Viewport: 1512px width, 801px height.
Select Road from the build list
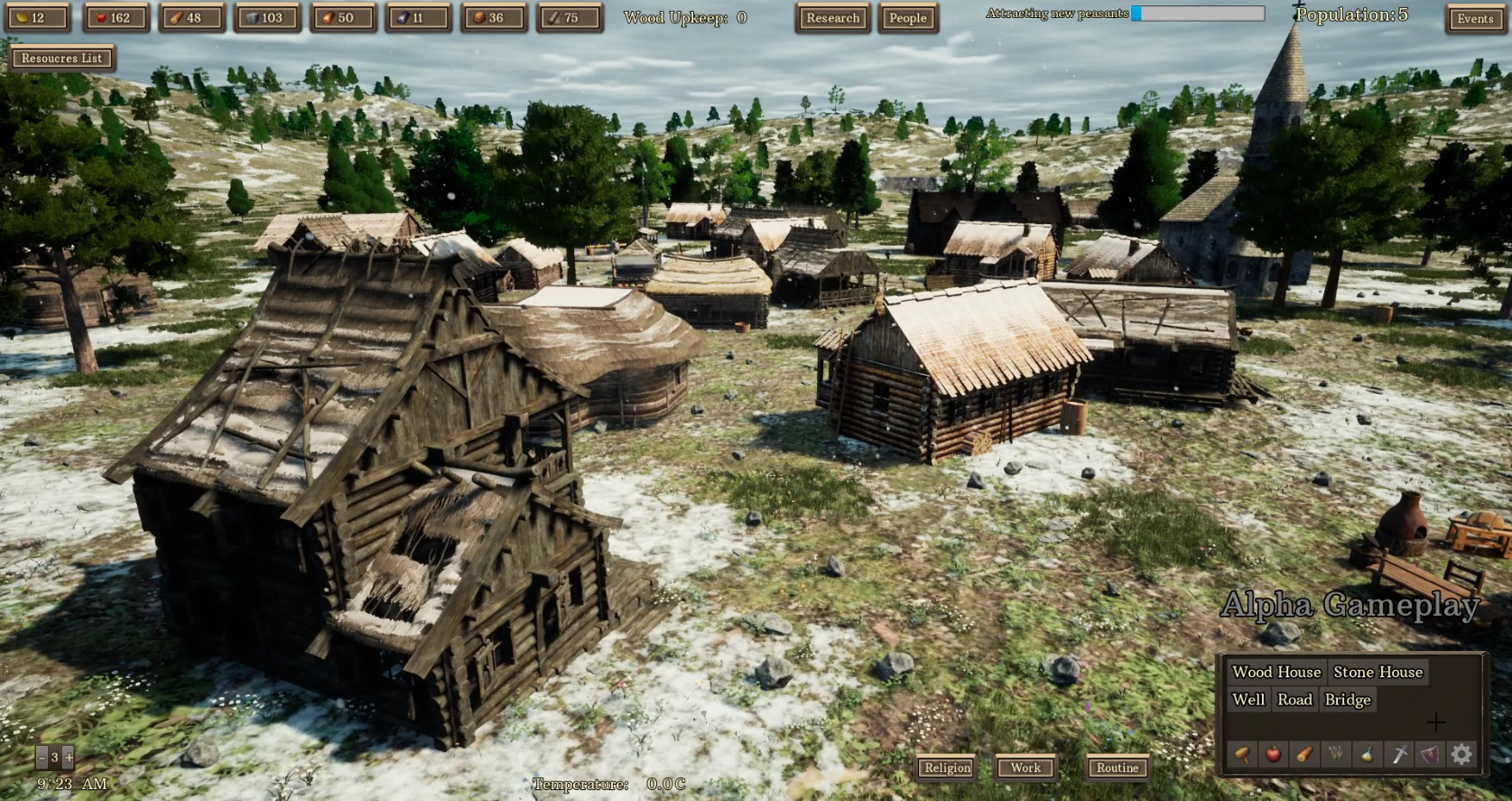1294,700
